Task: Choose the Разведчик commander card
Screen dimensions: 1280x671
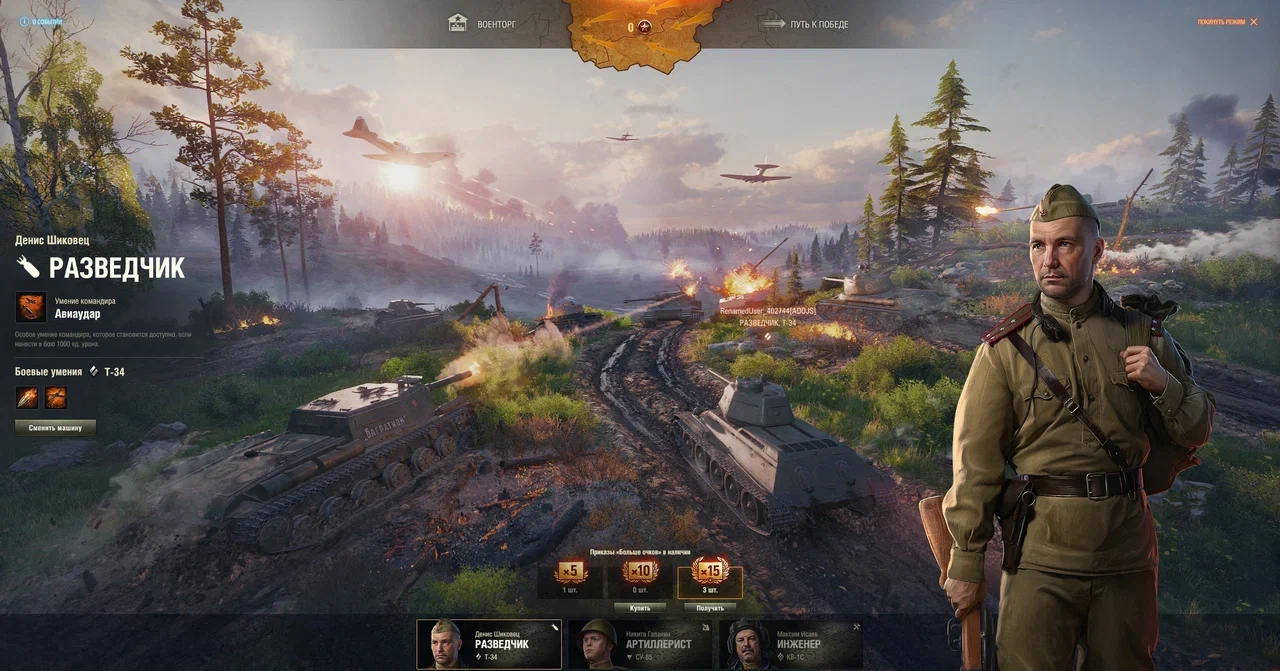Action: (489, 644)
